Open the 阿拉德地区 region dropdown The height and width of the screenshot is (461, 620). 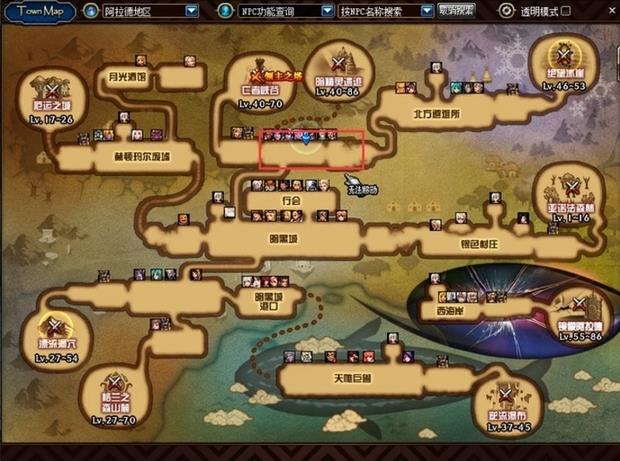[192, 11]
